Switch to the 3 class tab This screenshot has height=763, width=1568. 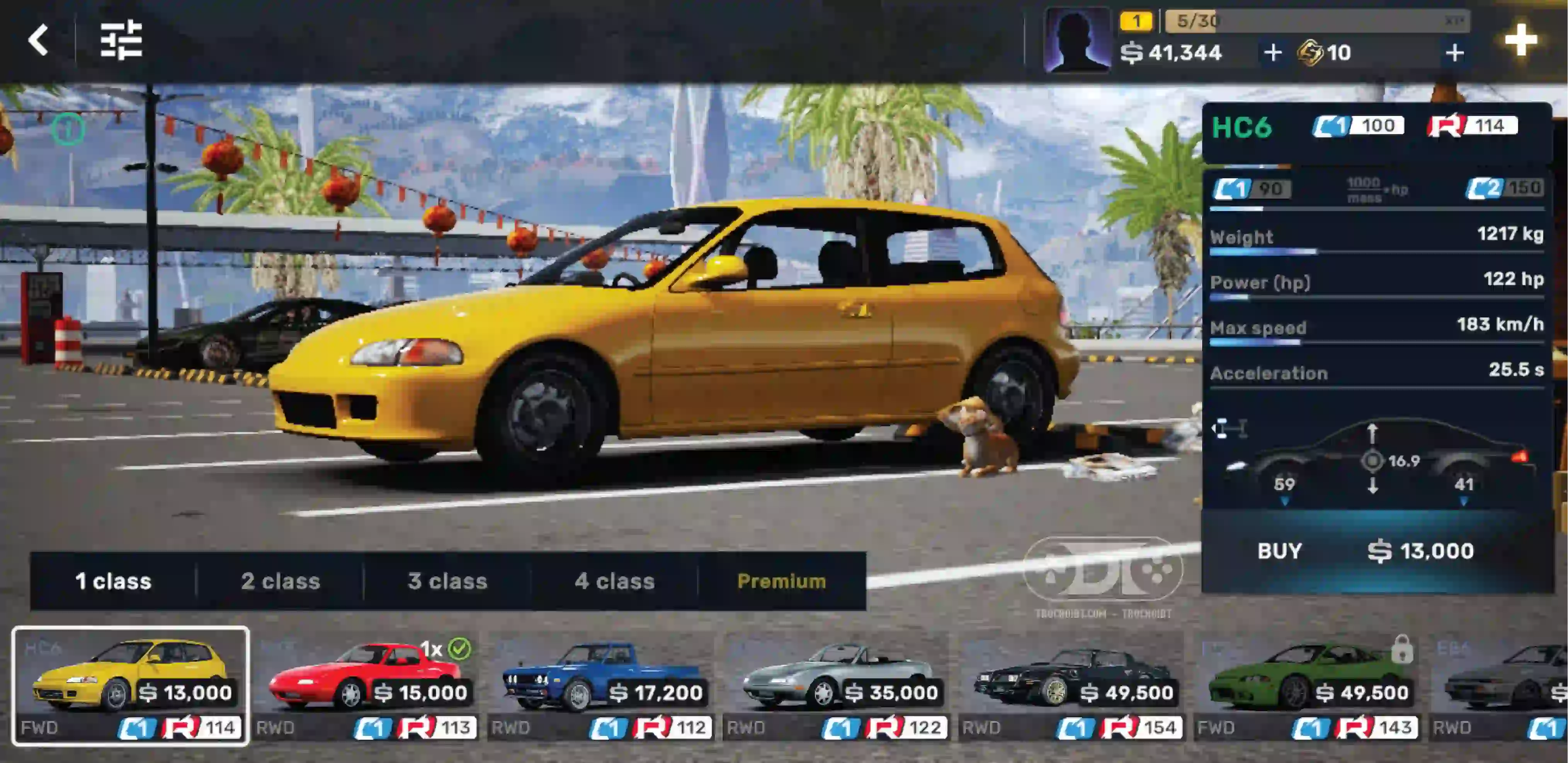tap(447, 581)
